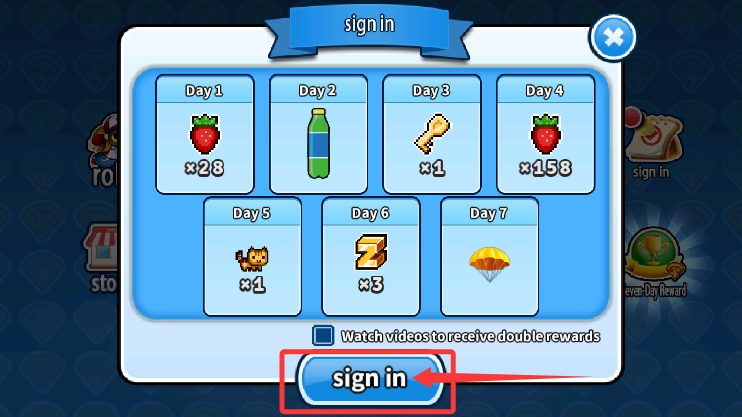Select the Day 5 cat reward tile
This screenshot has width=742, height=417.
pyautogui.click(x=252, y=256)
